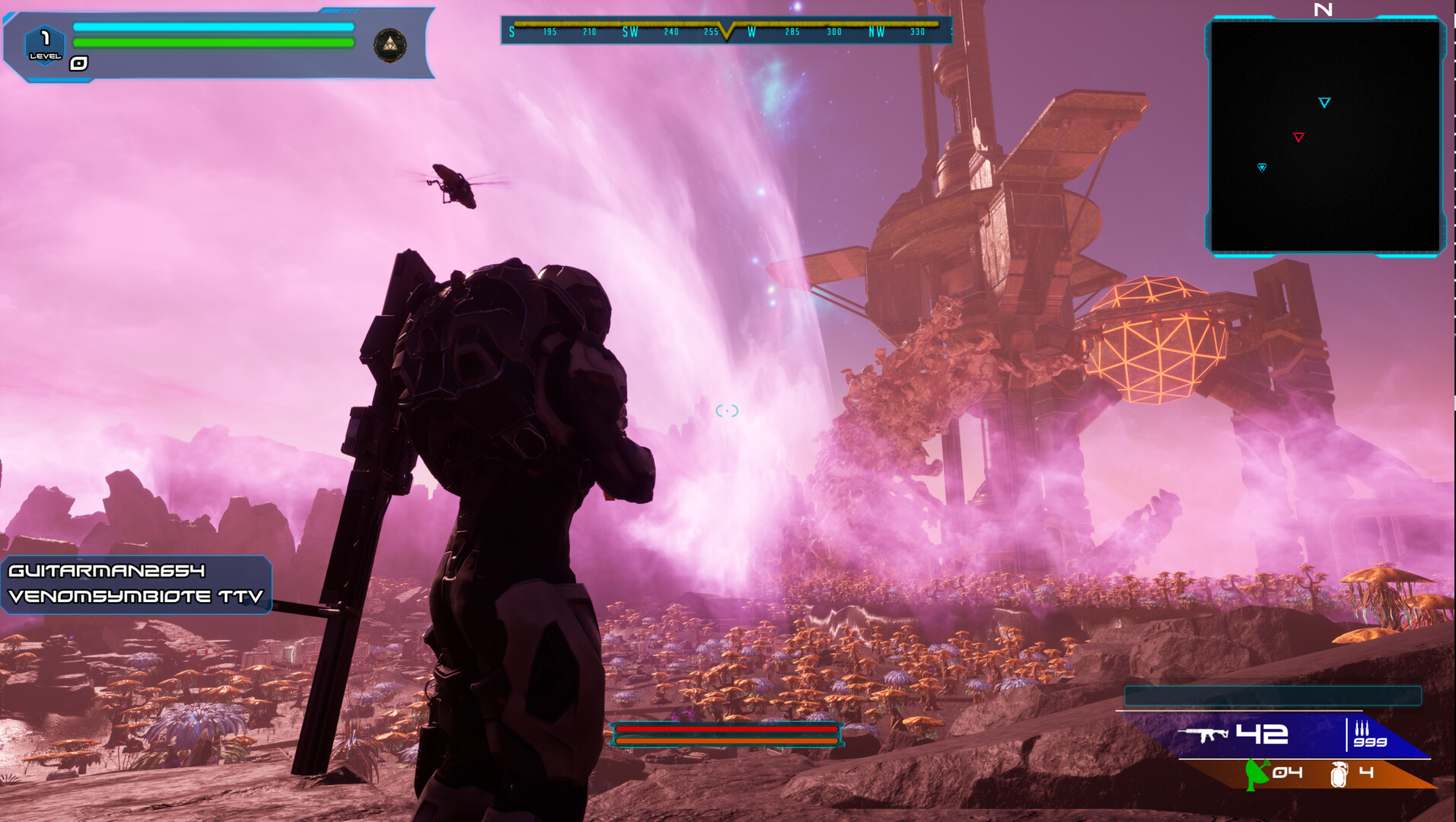The image size is (1456, 822).
Task: Select player GUITARMAN2654 in the list
Action: pyautogui.click(x=107, y=571)
